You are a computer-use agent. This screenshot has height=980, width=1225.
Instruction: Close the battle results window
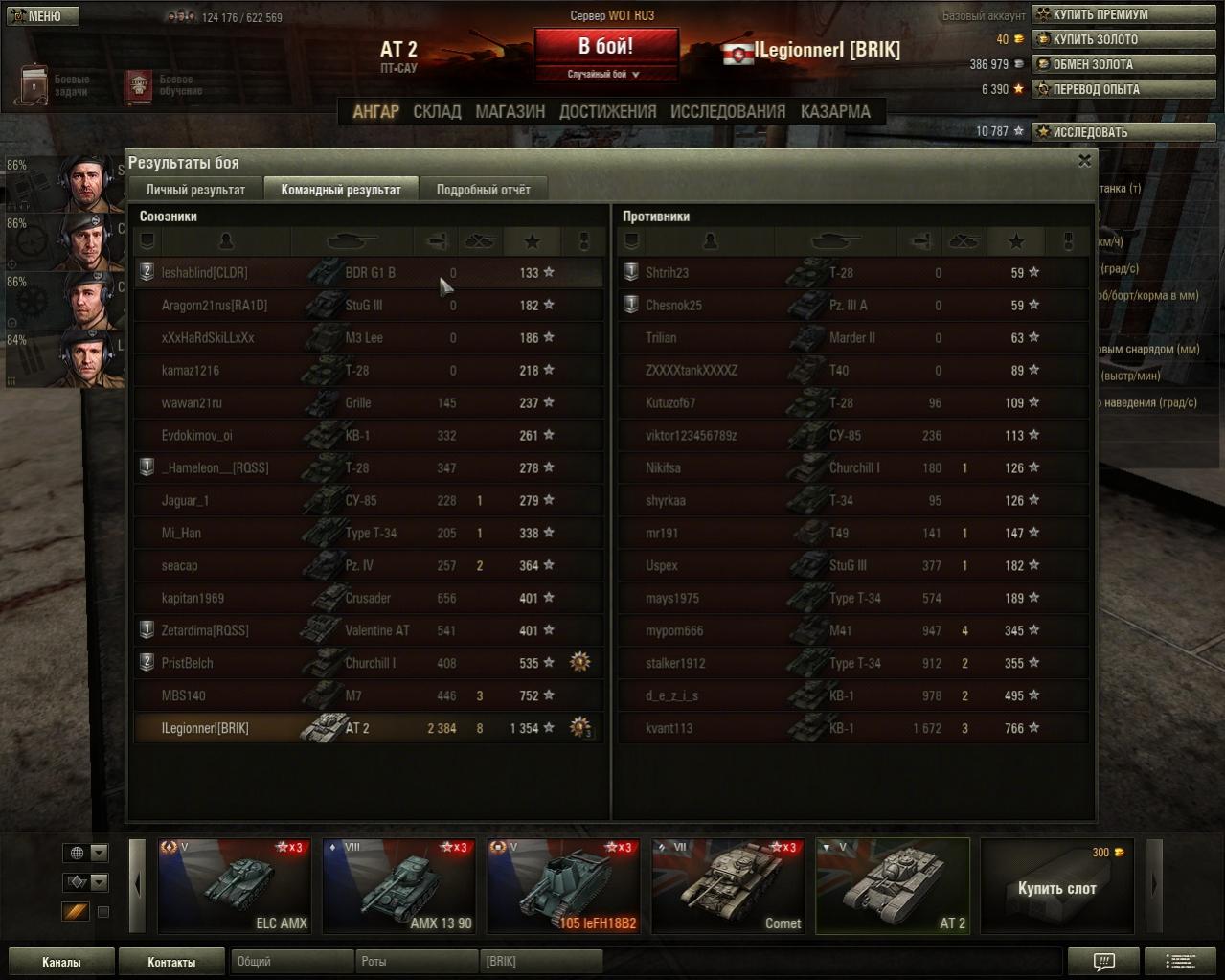[x=1084, y=161]
